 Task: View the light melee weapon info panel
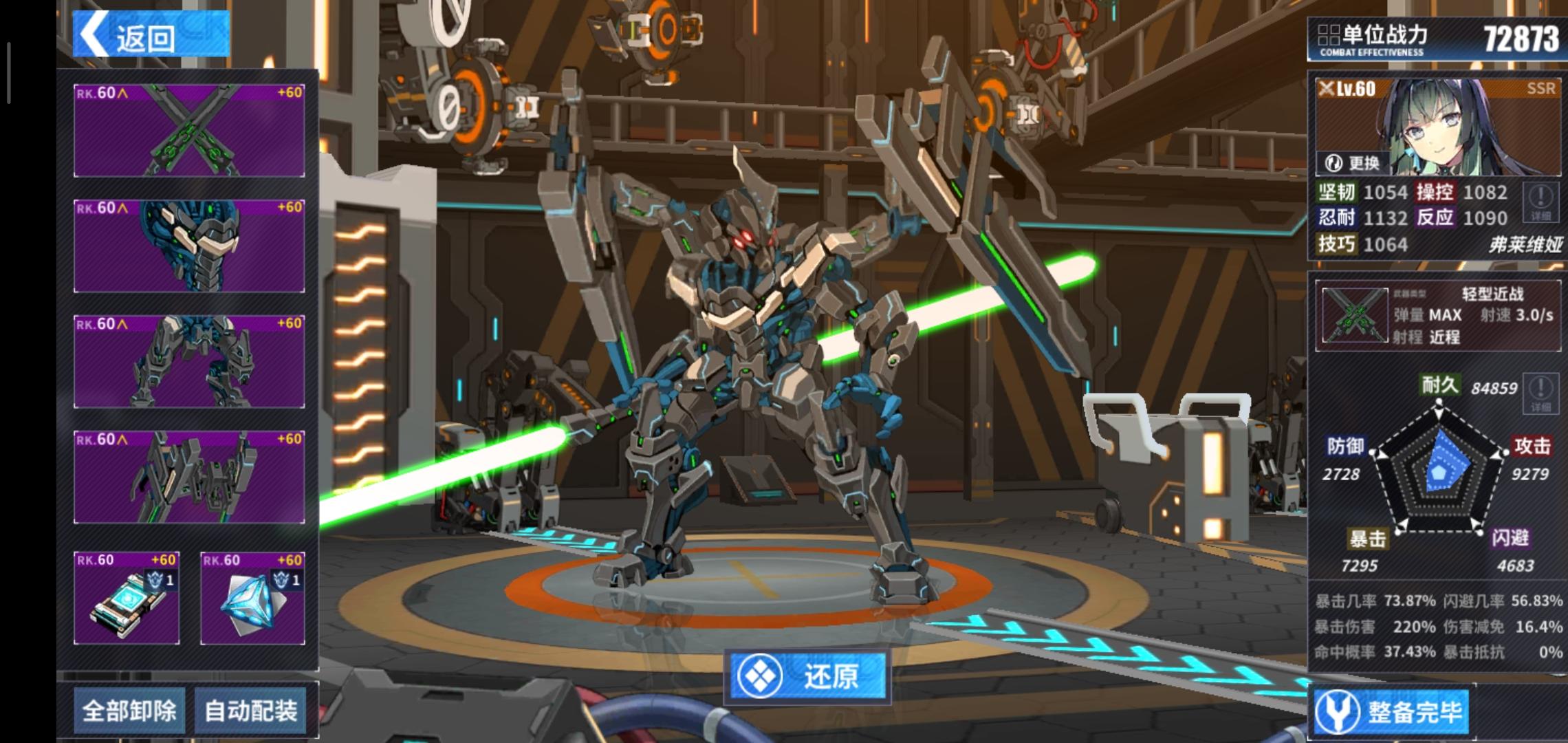click(x=1438, y=316)
